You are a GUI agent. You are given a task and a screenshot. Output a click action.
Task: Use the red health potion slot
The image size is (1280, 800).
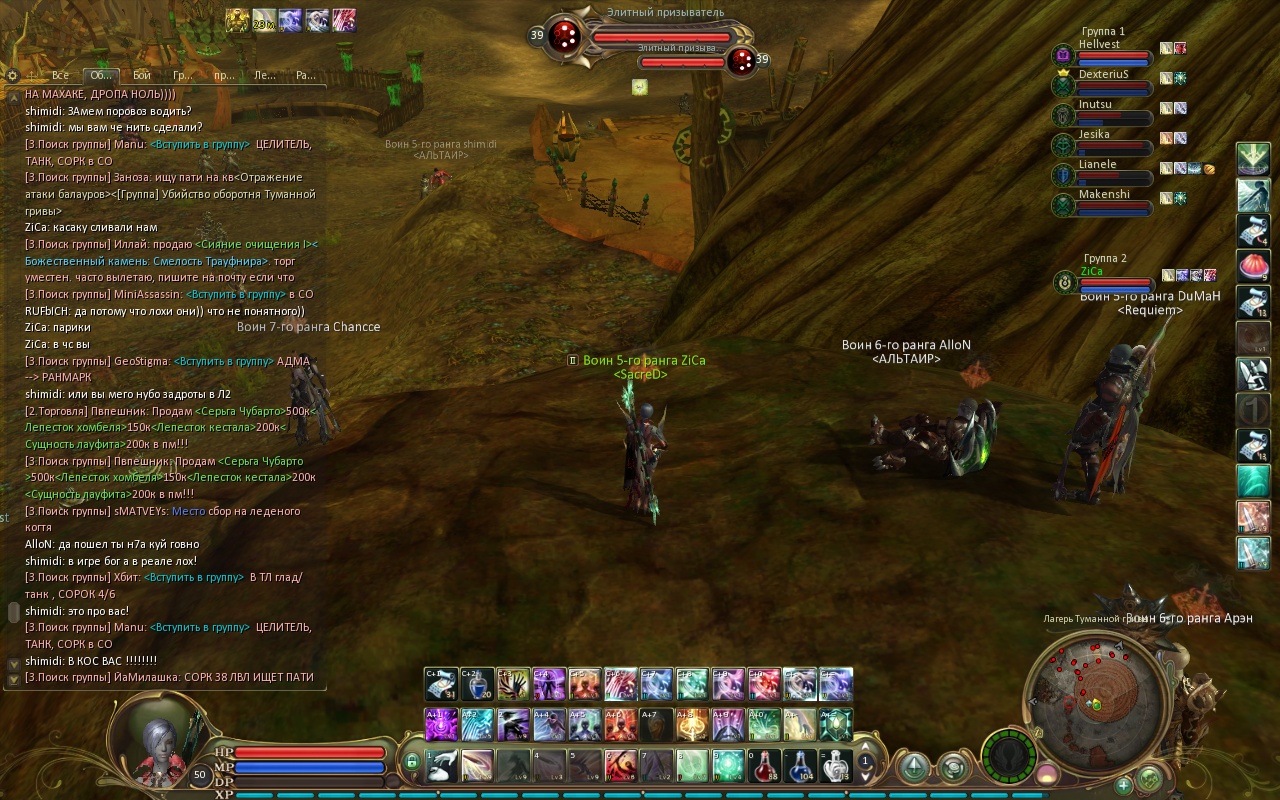click(x=764, y=766)
